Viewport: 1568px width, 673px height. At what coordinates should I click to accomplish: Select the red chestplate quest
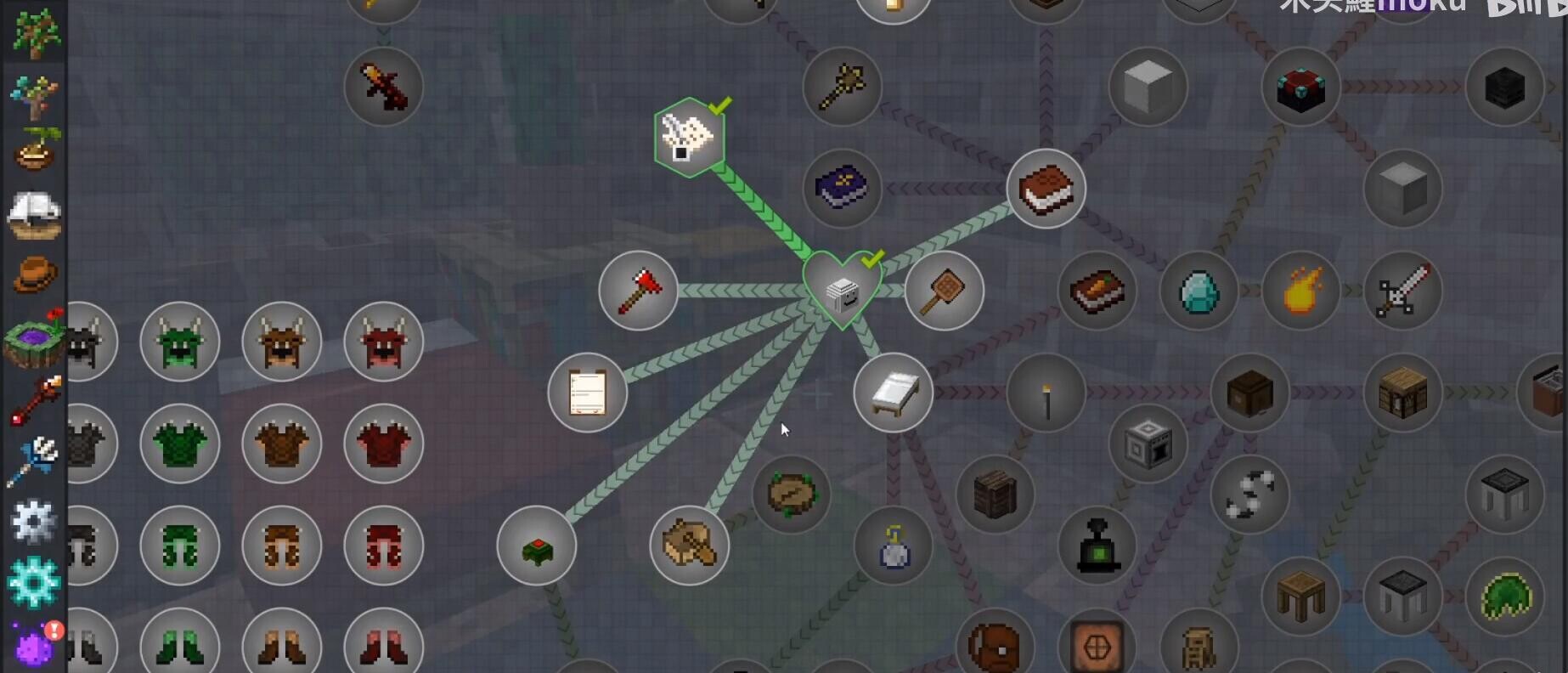click(x=383, y=444)
